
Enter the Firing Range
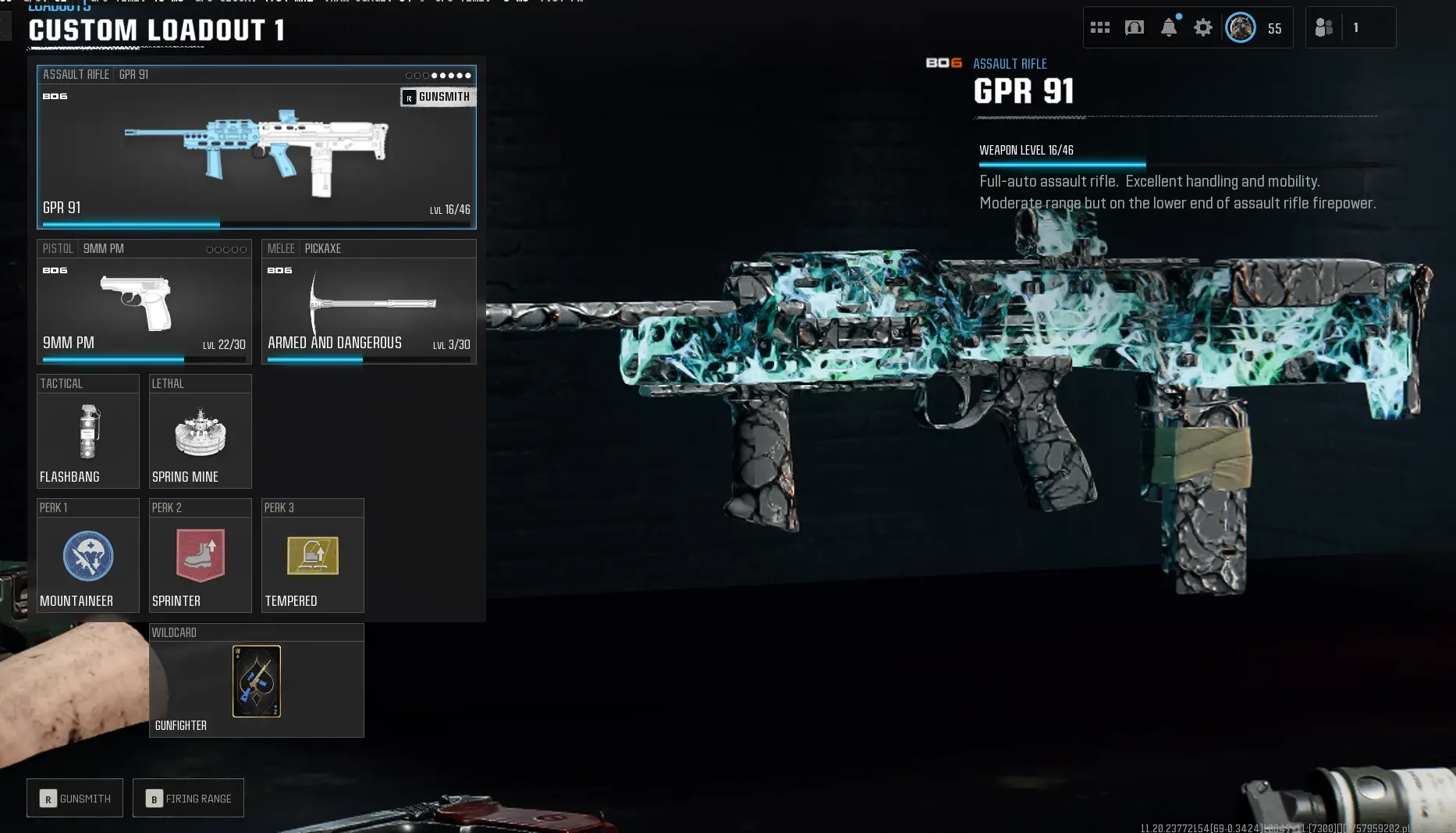188,798
